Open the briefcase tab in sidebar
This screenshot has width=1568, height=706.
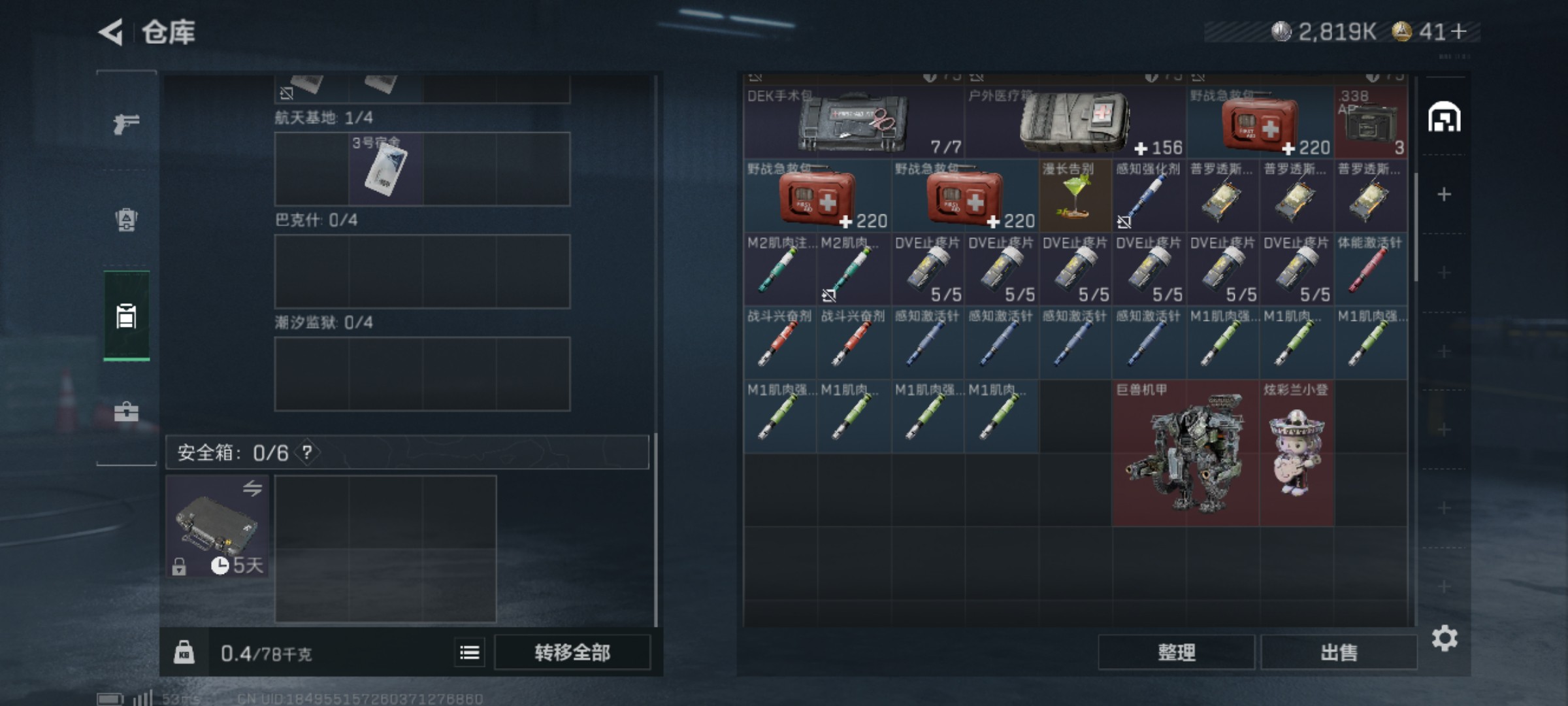pyautogui.click(x=126, y=412)
